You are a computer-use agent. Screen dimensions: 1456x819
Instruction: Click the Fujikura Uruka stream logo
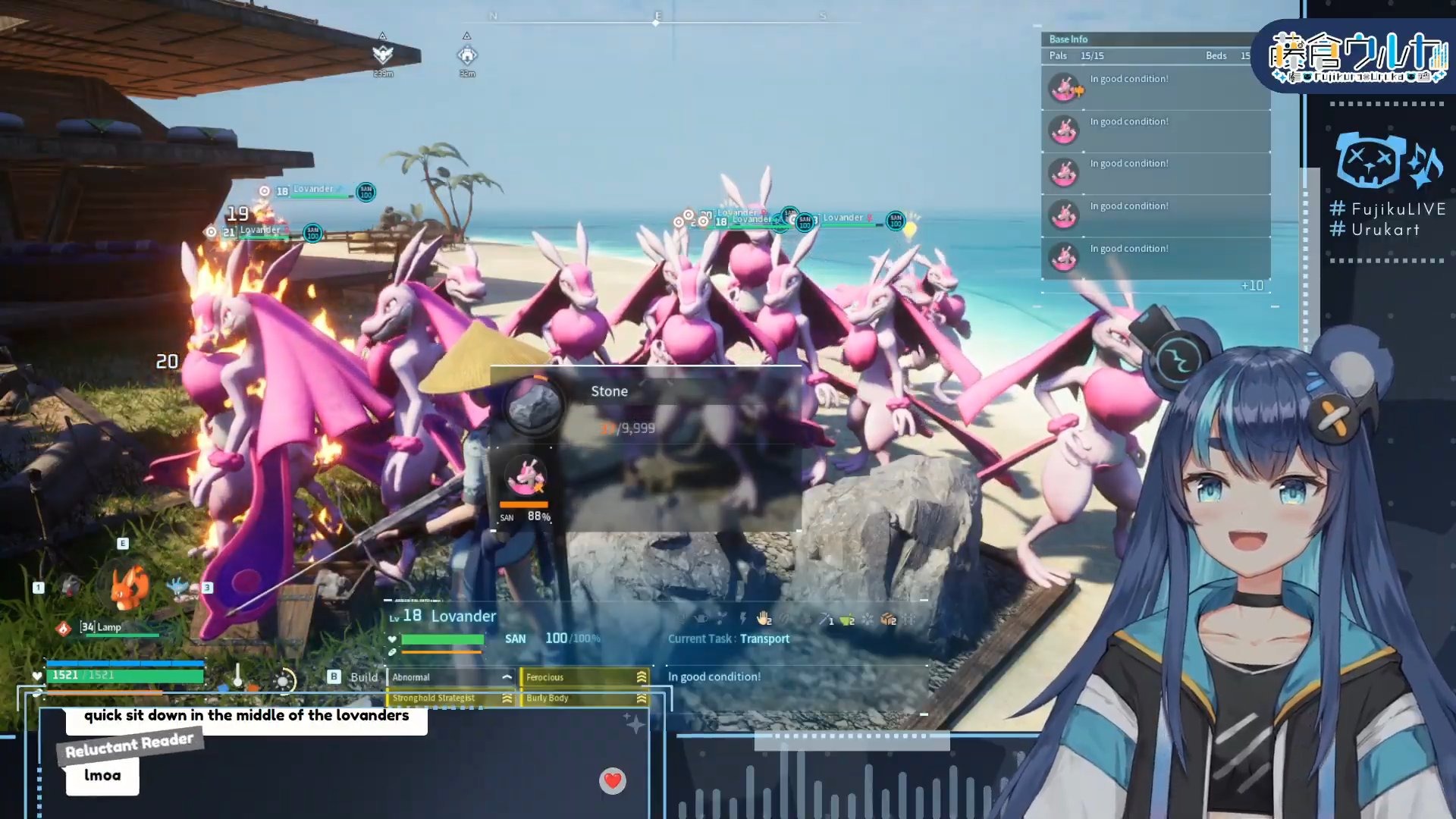click(x=1358, y=56)
